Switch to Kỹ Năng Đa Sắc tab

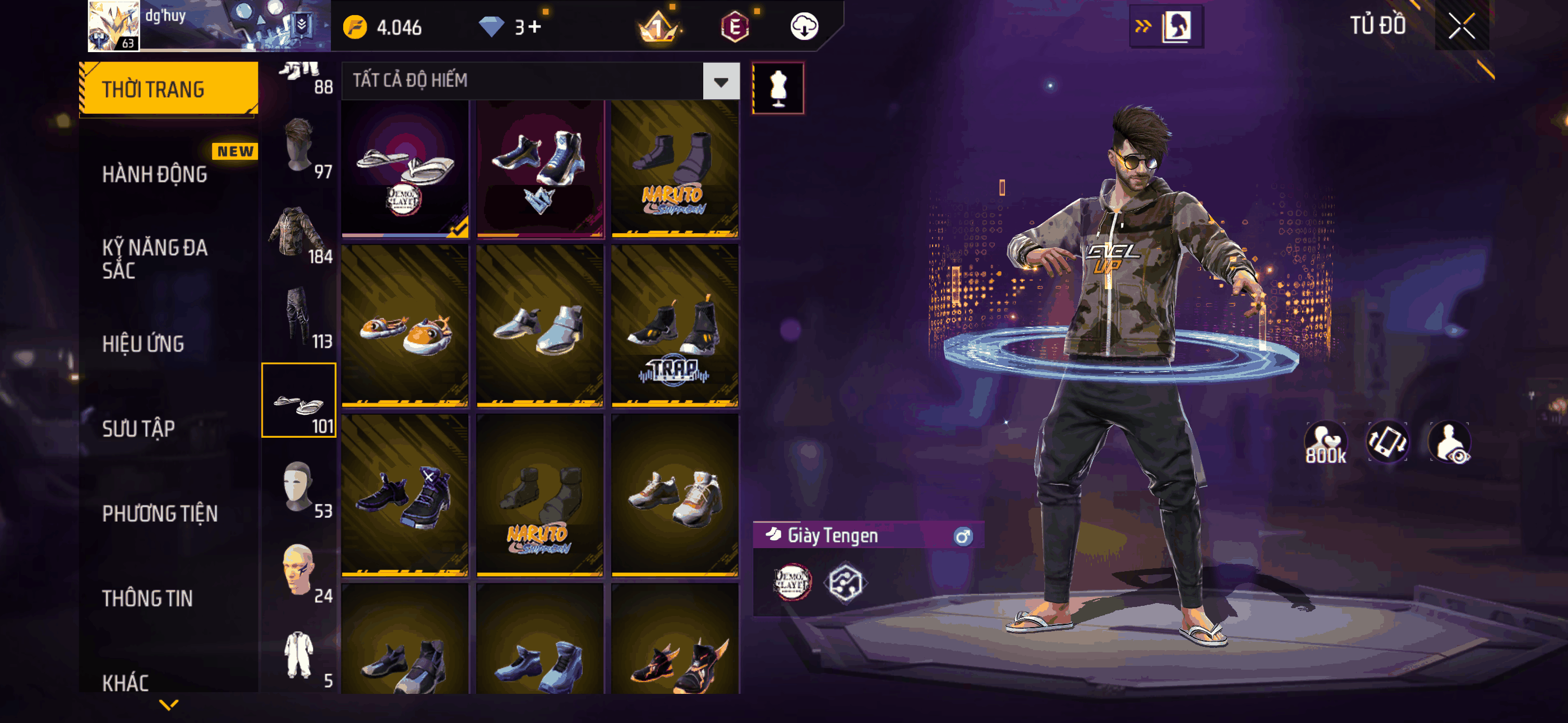tap(155, 258)
